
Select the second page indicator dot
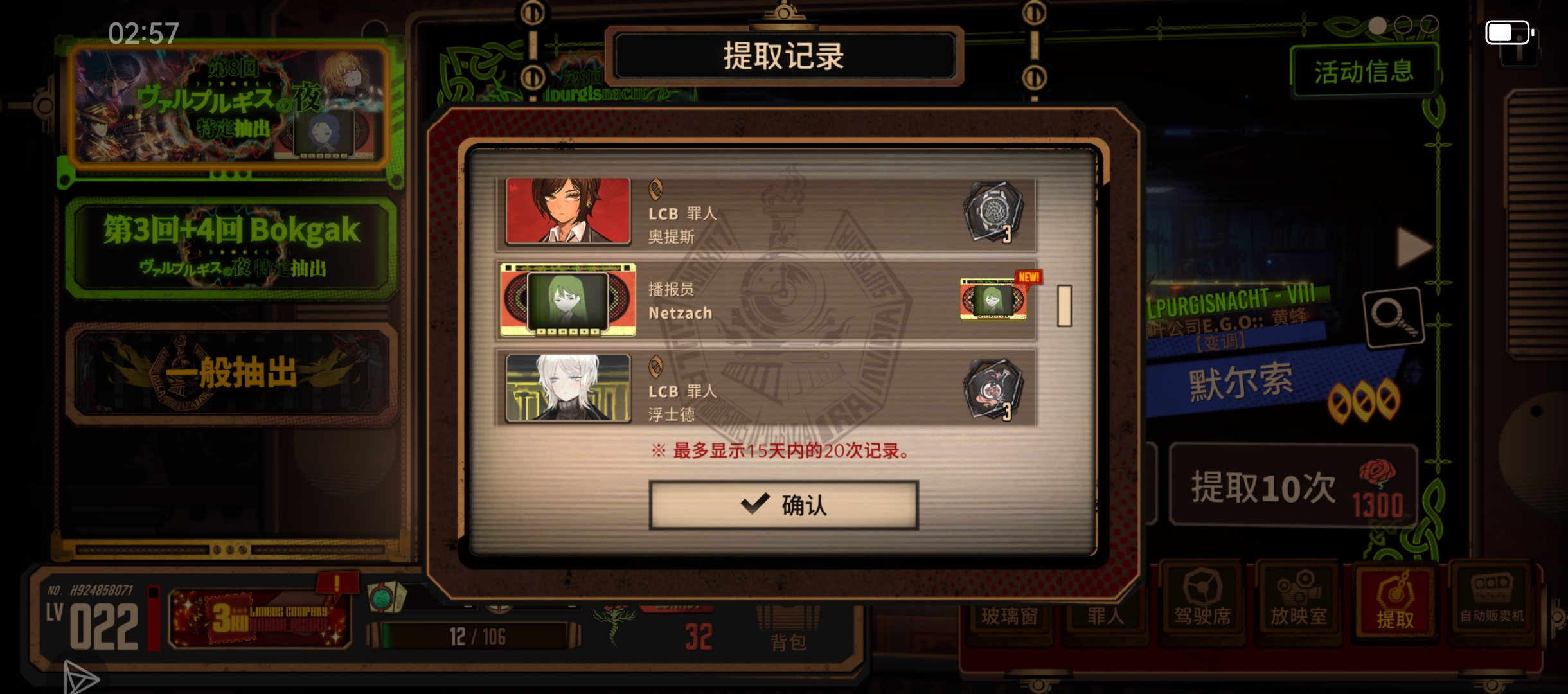(x=1404, y=25)
